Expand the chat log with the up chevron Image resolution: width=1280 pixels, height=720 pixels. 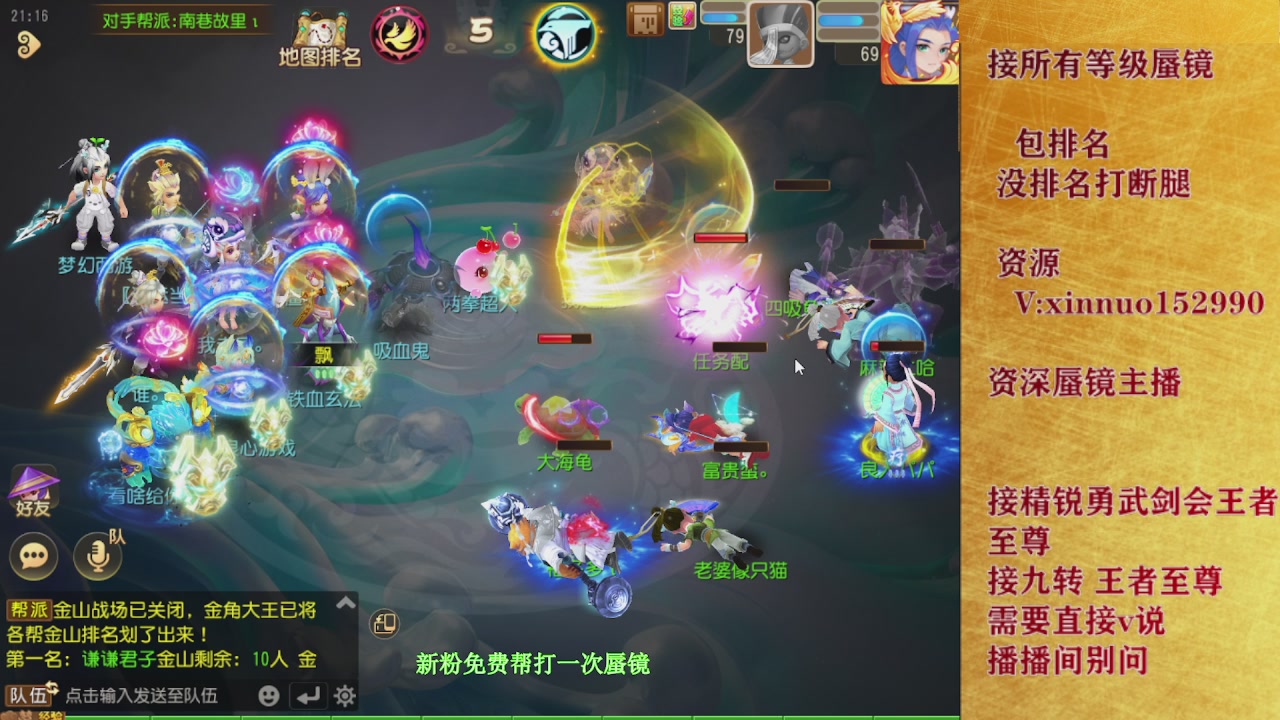click(346, 603)
